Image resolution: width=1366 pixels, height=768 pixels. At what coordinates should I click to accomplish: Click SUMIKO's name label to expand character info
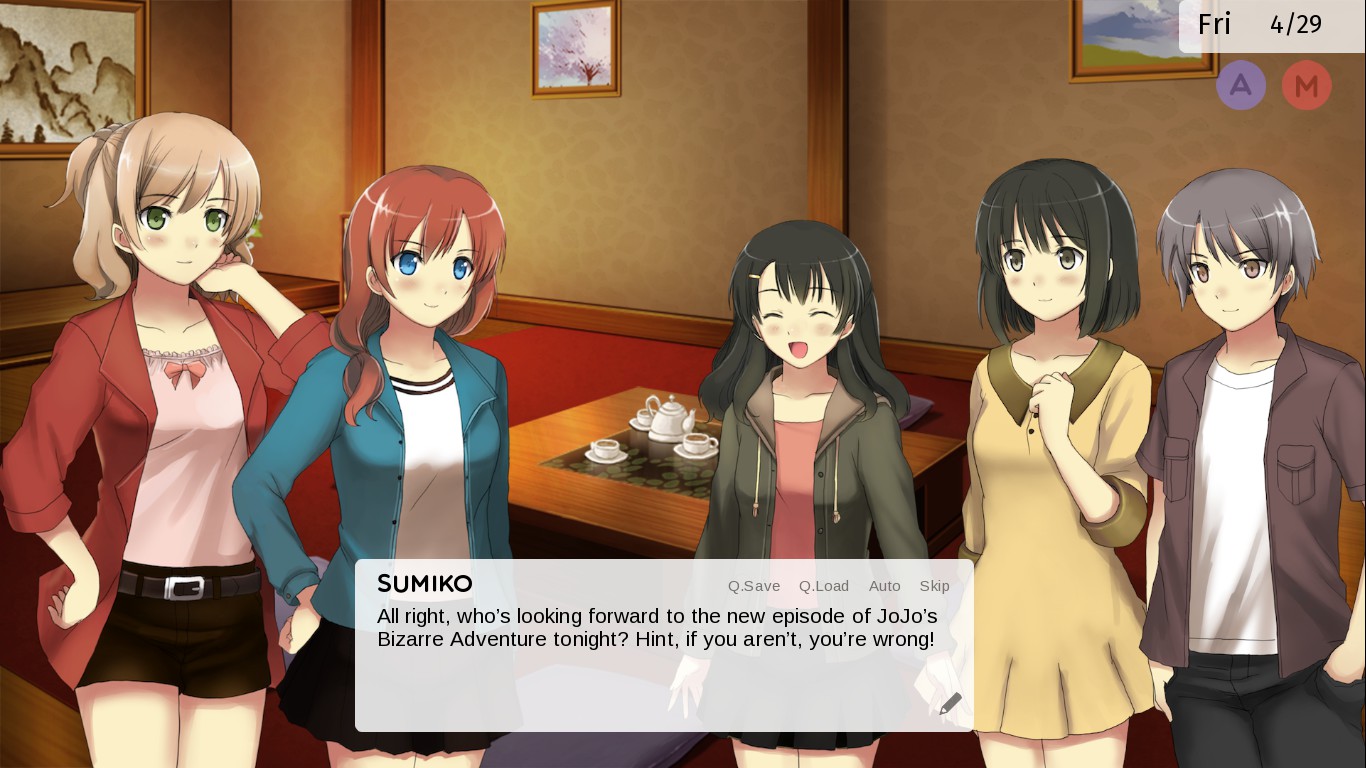(424, 584)
